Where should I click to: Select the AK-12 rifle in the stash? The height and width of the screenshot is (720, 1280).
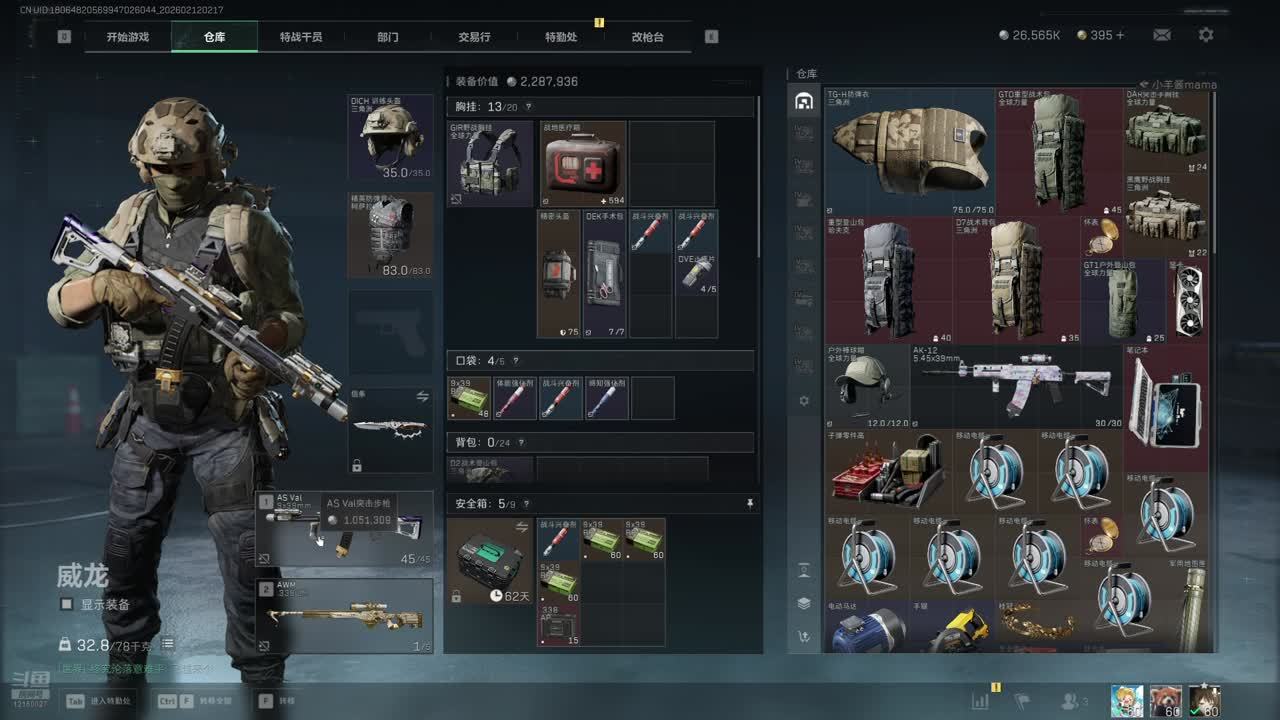(x=1017, y=387)
